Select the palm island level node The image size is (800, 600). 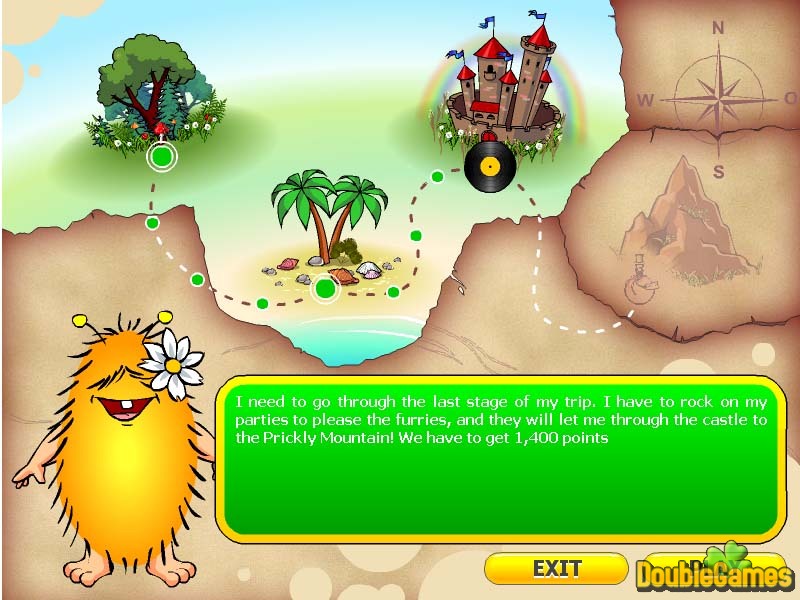[324, 289]
